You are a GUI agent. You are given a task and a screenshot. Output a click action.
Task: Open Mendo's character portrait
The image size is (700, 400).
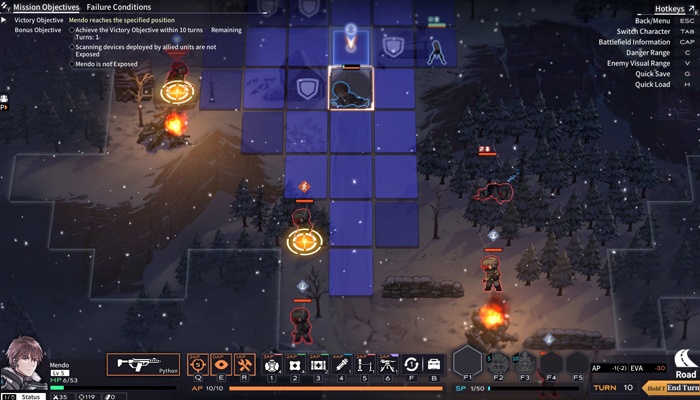(23, 364)
